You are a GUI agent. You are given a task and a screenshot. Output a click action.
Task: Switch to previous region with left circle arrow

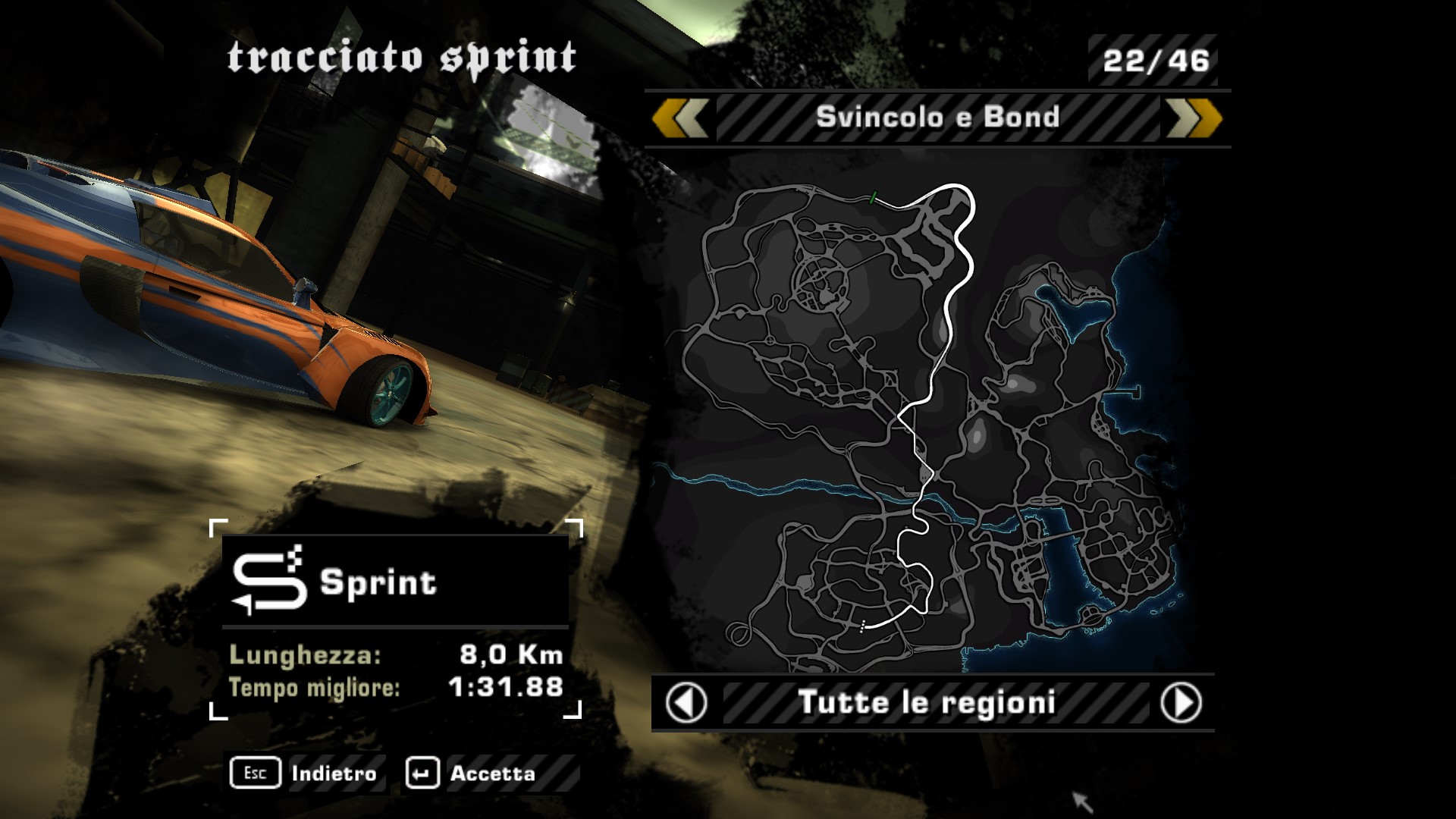point(686,703)
